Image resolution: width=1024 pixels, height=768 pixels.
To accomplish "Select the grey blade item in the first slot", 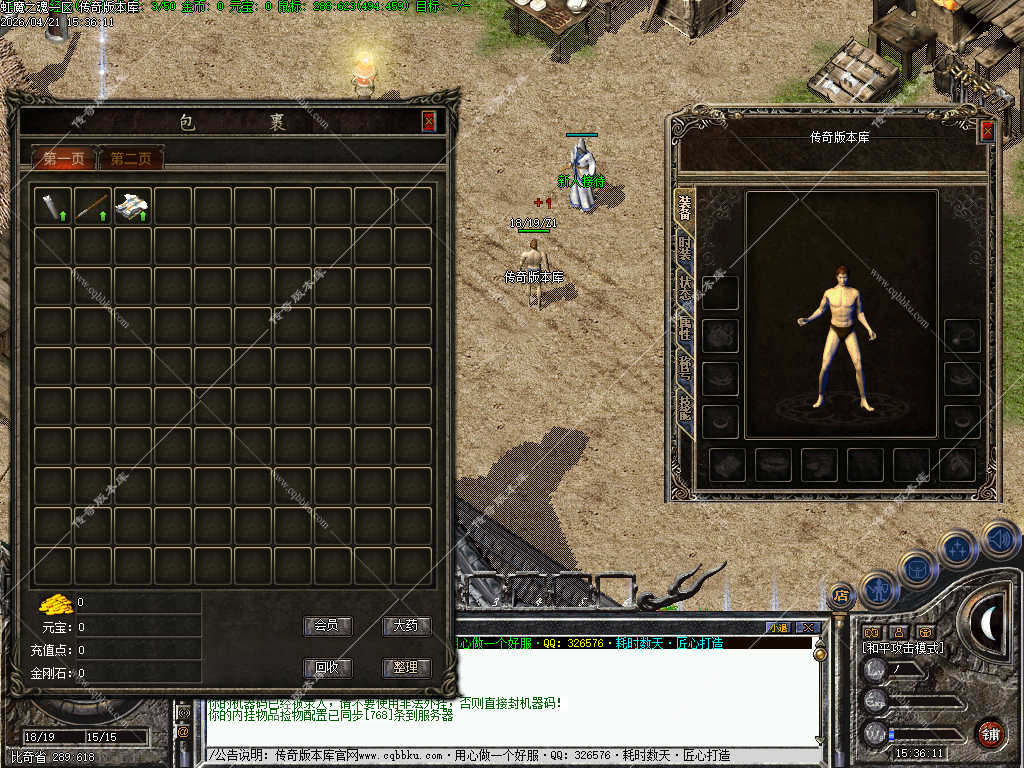I will (53, 206).
